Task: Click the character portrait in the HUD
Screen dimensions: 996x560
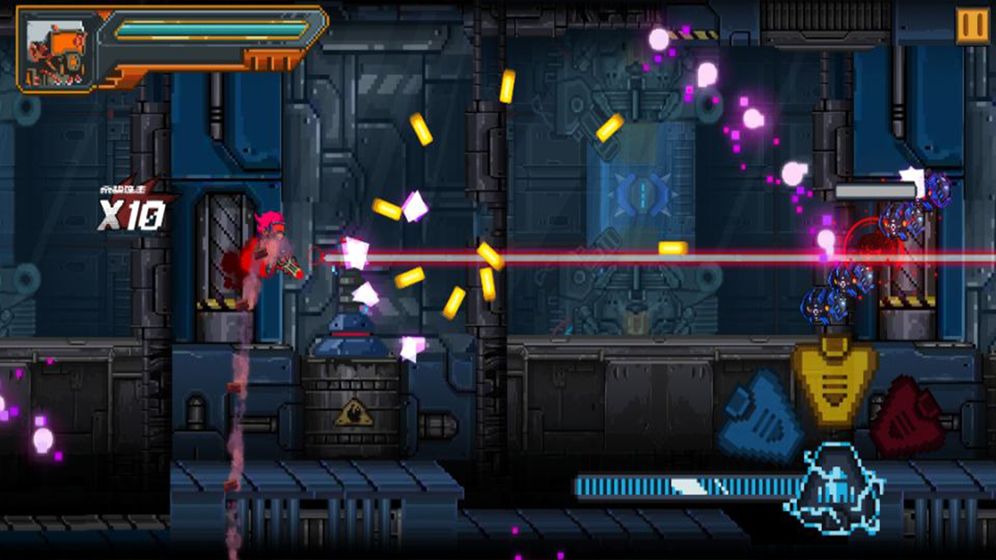Action: pyautogui.click(x=56, y=46)
